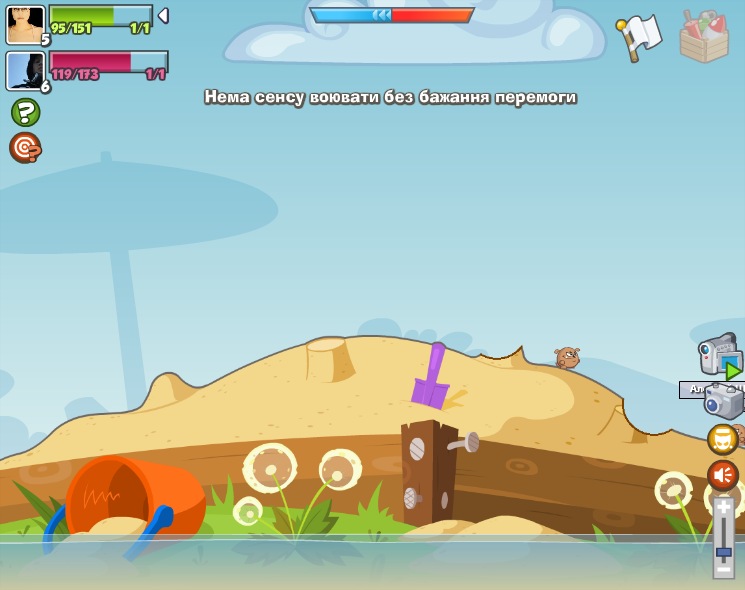This screenshot has height=590, width=745.
Task: Take a screenshot with the camera icon
Action: [x=723, y=402]
